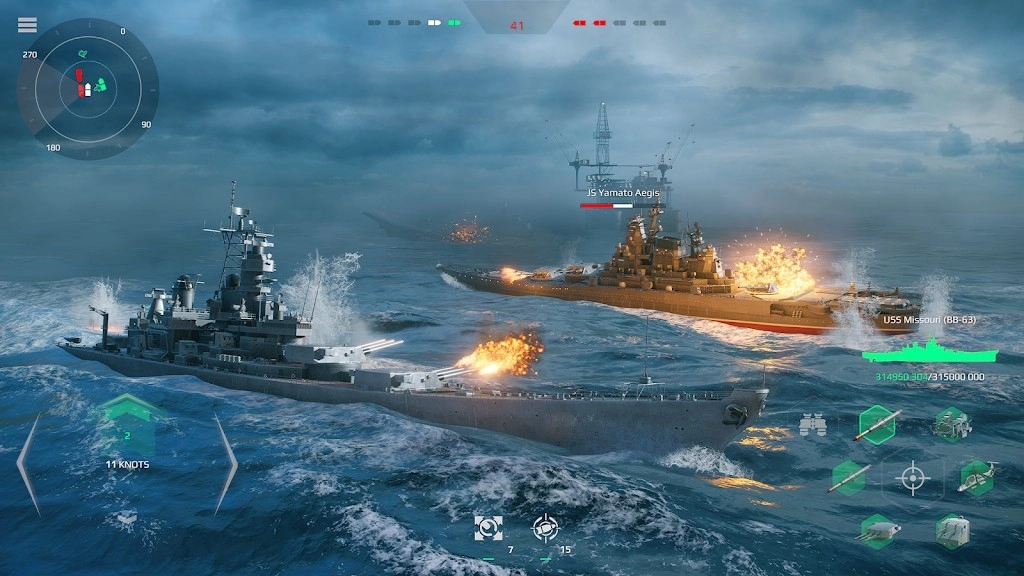Use the repair consumable with 7 charges
Screen dimensions: 1024x576
point(489,528)
